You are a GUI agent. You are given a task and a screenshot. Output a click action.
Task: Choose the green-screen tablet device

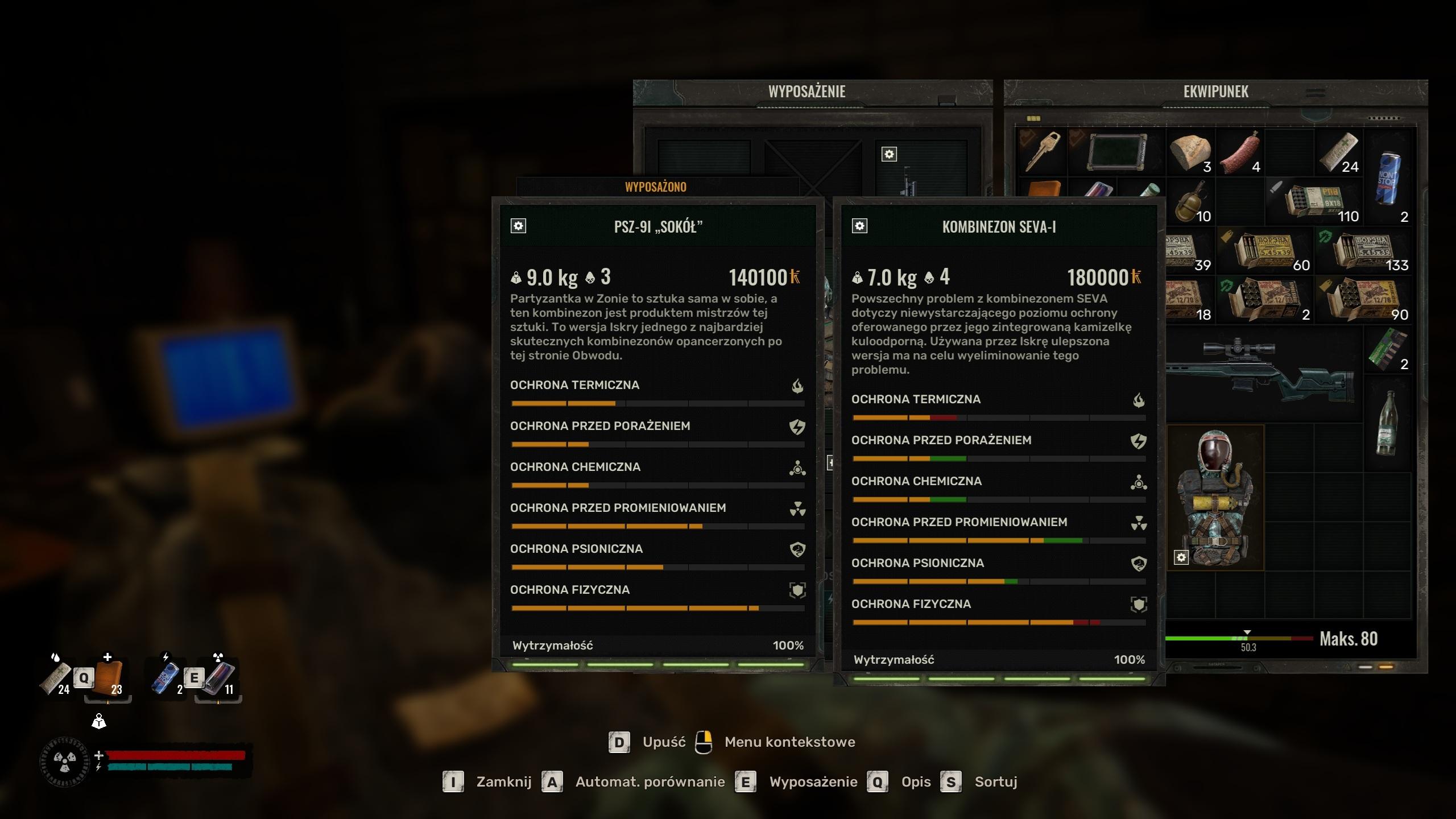pyautogui.click(x=1117, y=151)
